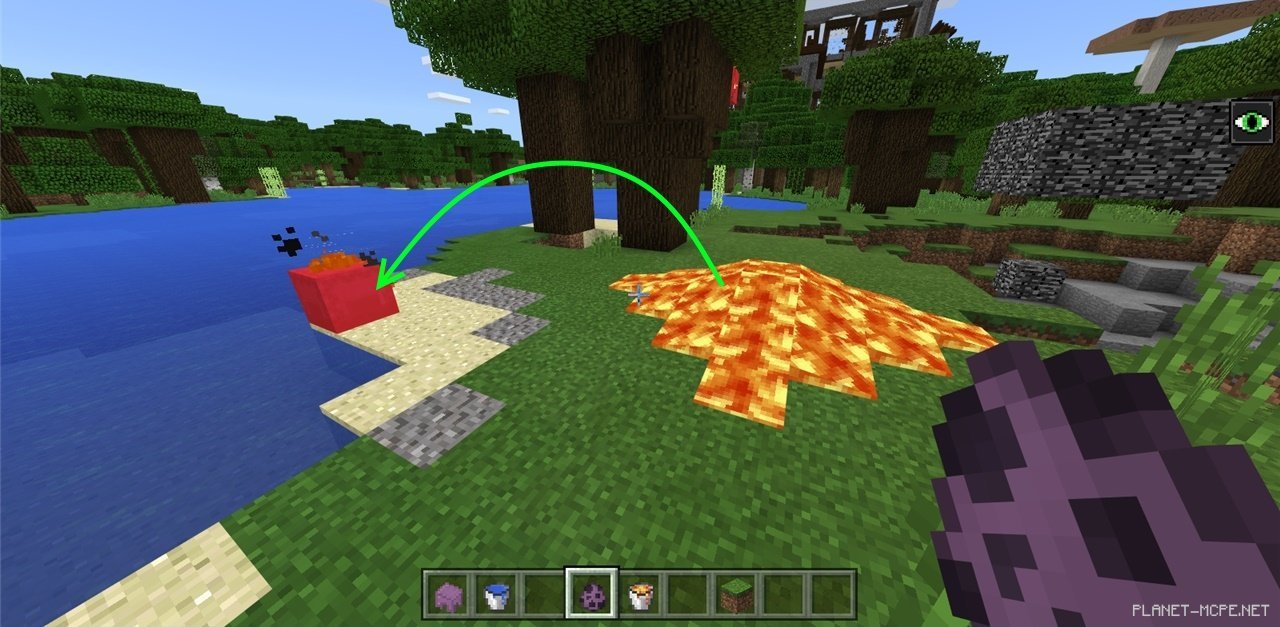Select the lava bucket hotbar slot
This screenshot has height=627, width=1280.
(639, 596)
